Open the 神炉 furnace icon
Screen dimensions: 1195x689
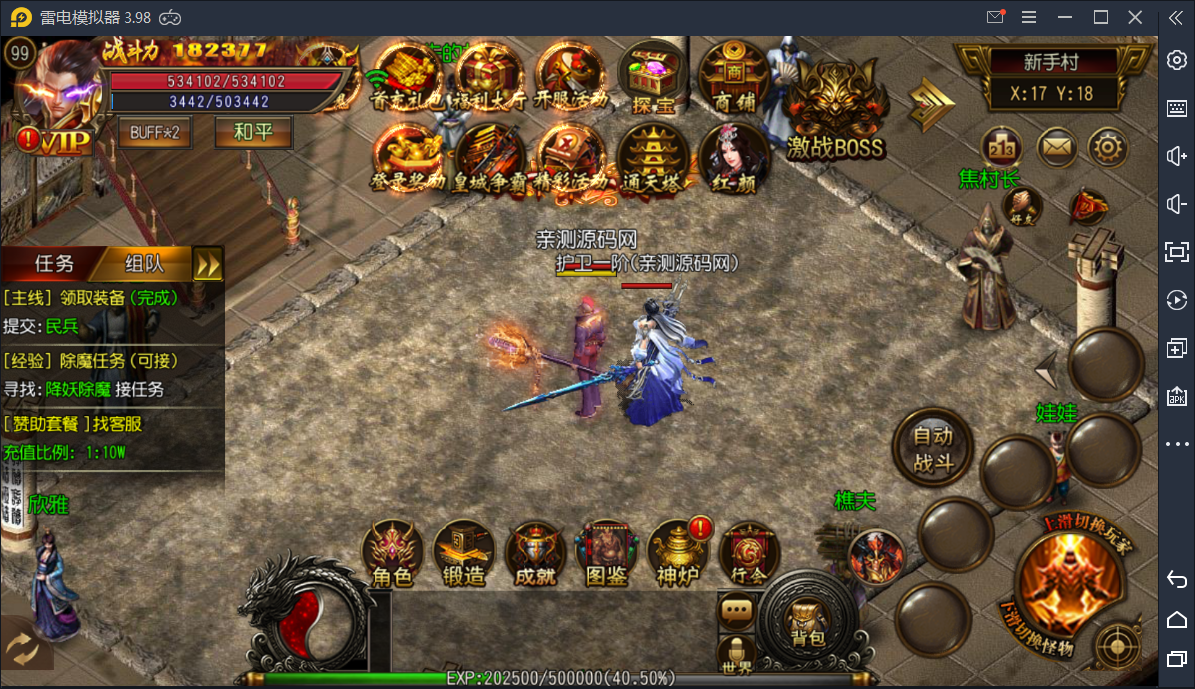(x=678, y=553)
